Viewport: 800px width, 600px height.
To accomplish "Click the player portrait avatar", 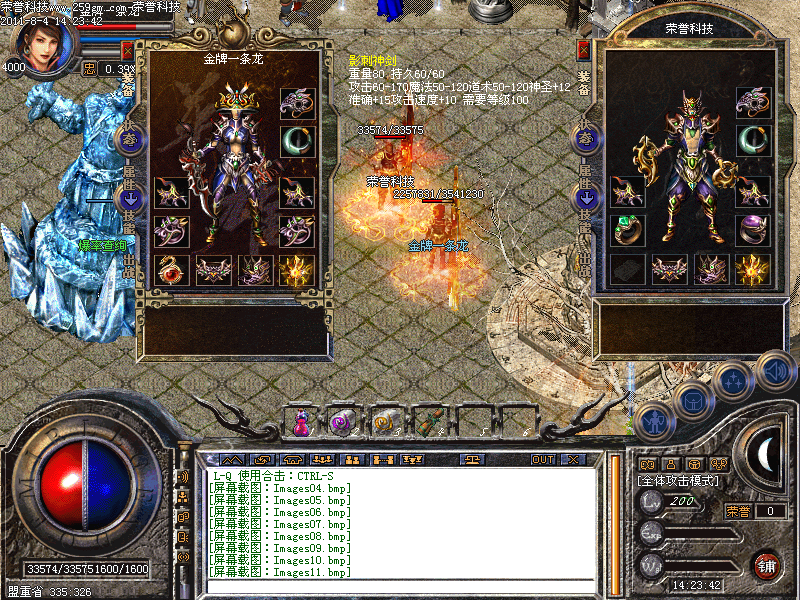I will 43,45.
